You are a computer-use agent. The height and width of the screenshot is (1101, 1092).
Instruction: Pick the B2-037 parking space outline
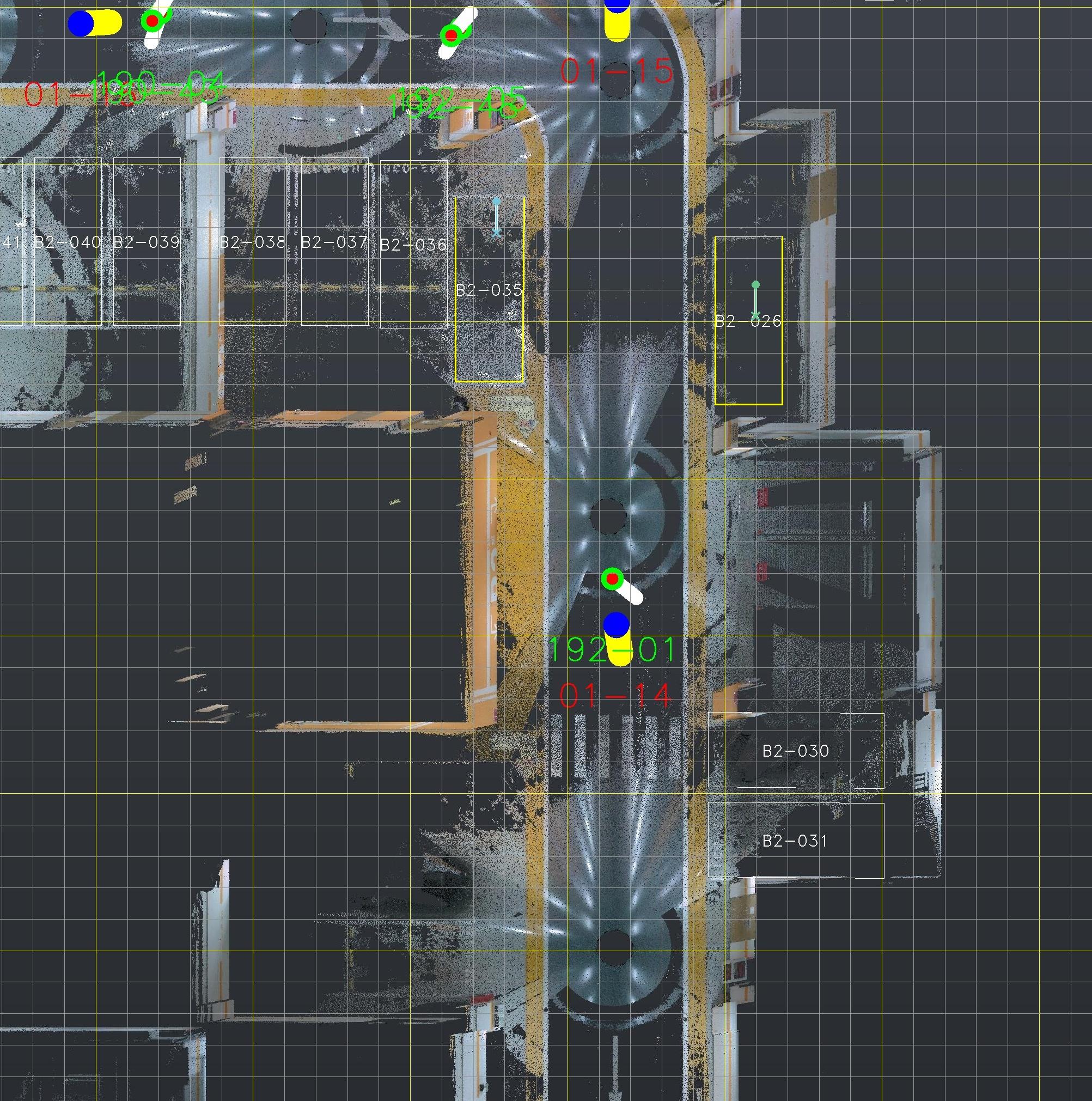334,285
